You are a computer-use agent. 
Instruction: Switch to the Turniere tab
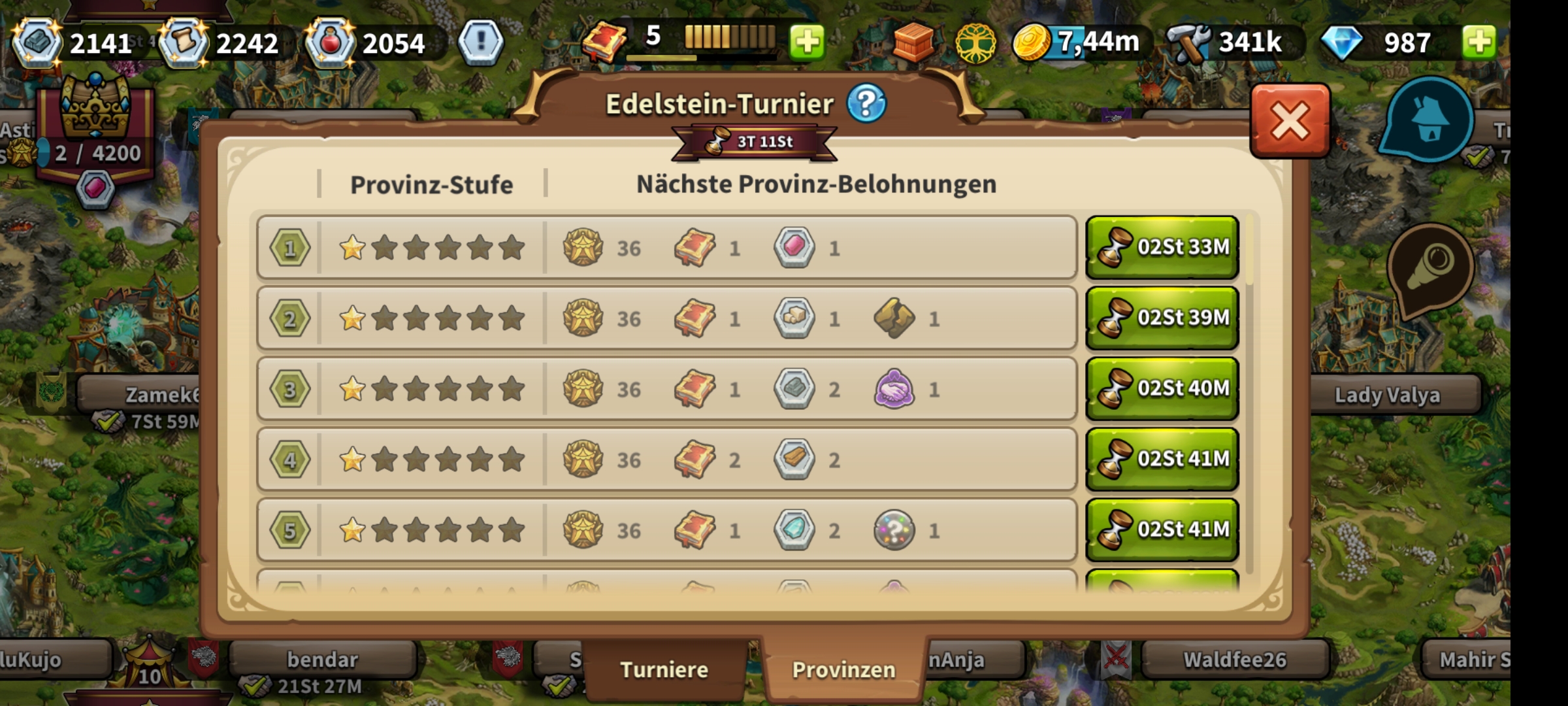(x=664, y=669)
